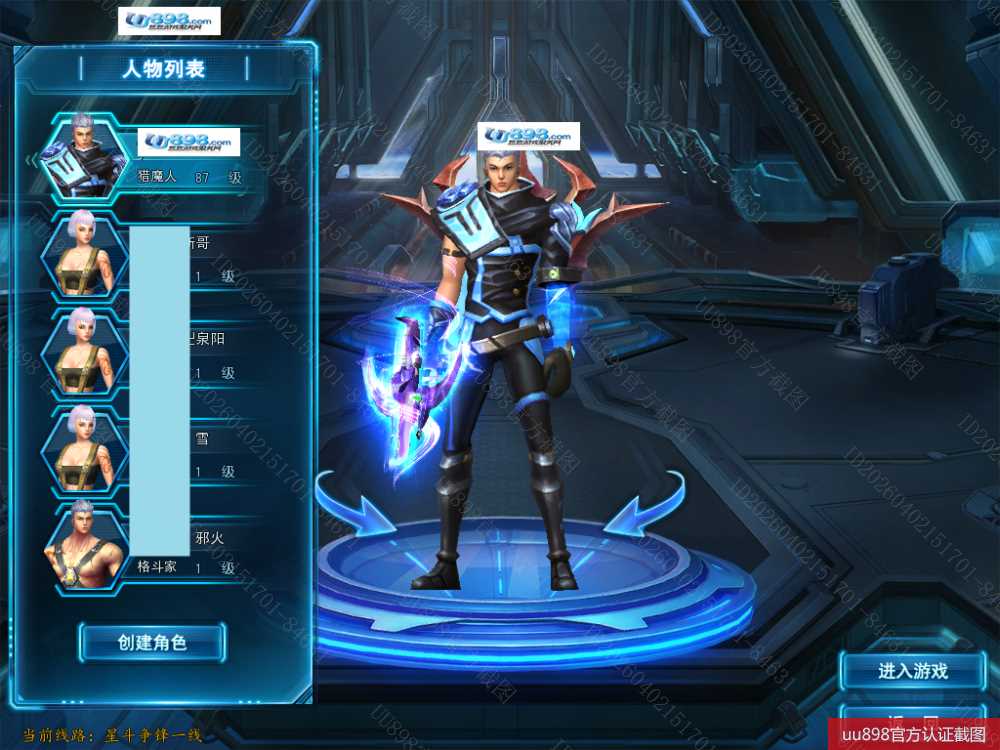Click the 创建角色 create character button
1000x750 pixels.
point(152,642)
